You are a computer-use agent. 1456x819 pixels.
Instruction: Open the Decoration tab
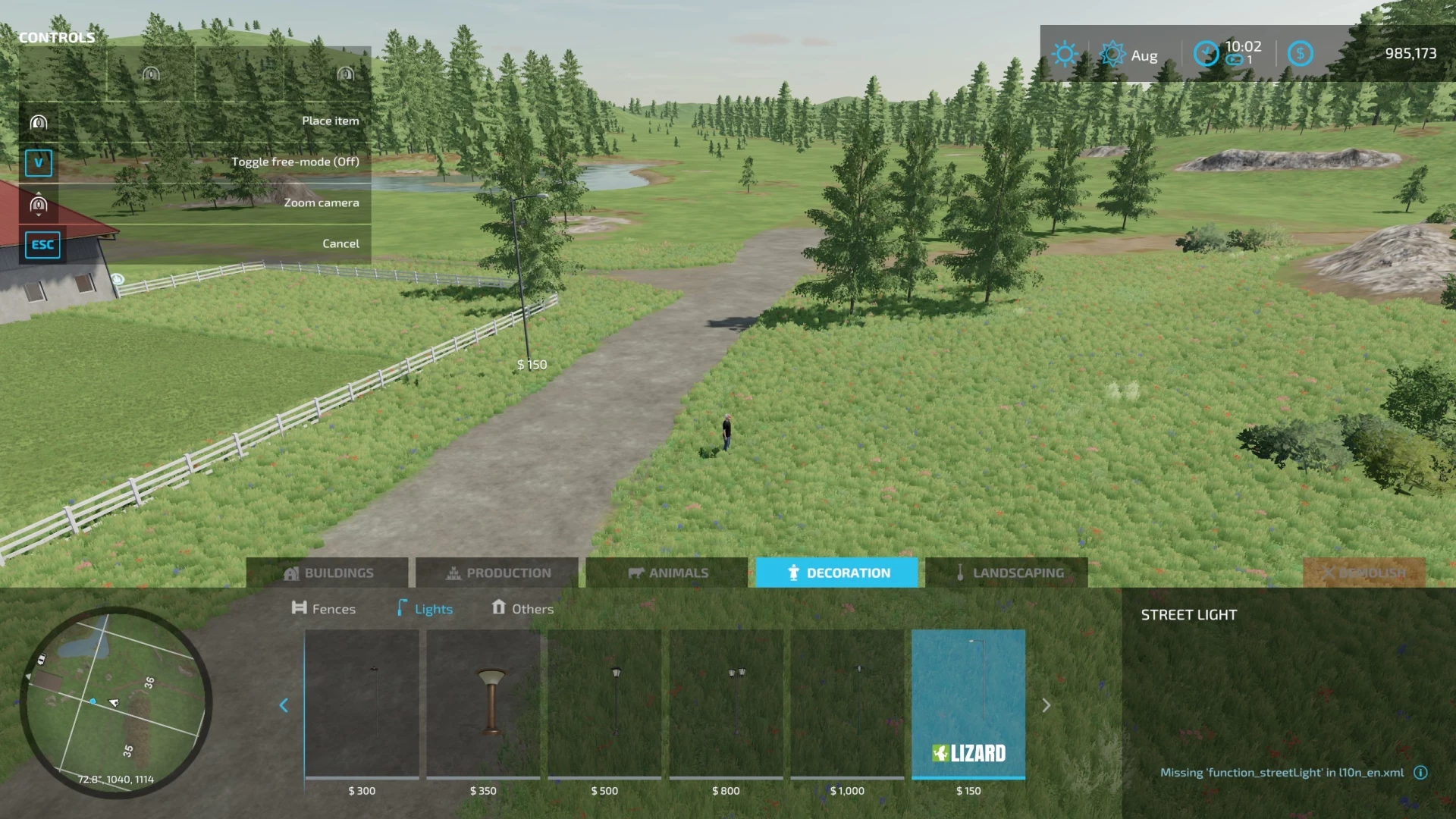[x=836, y=573]
